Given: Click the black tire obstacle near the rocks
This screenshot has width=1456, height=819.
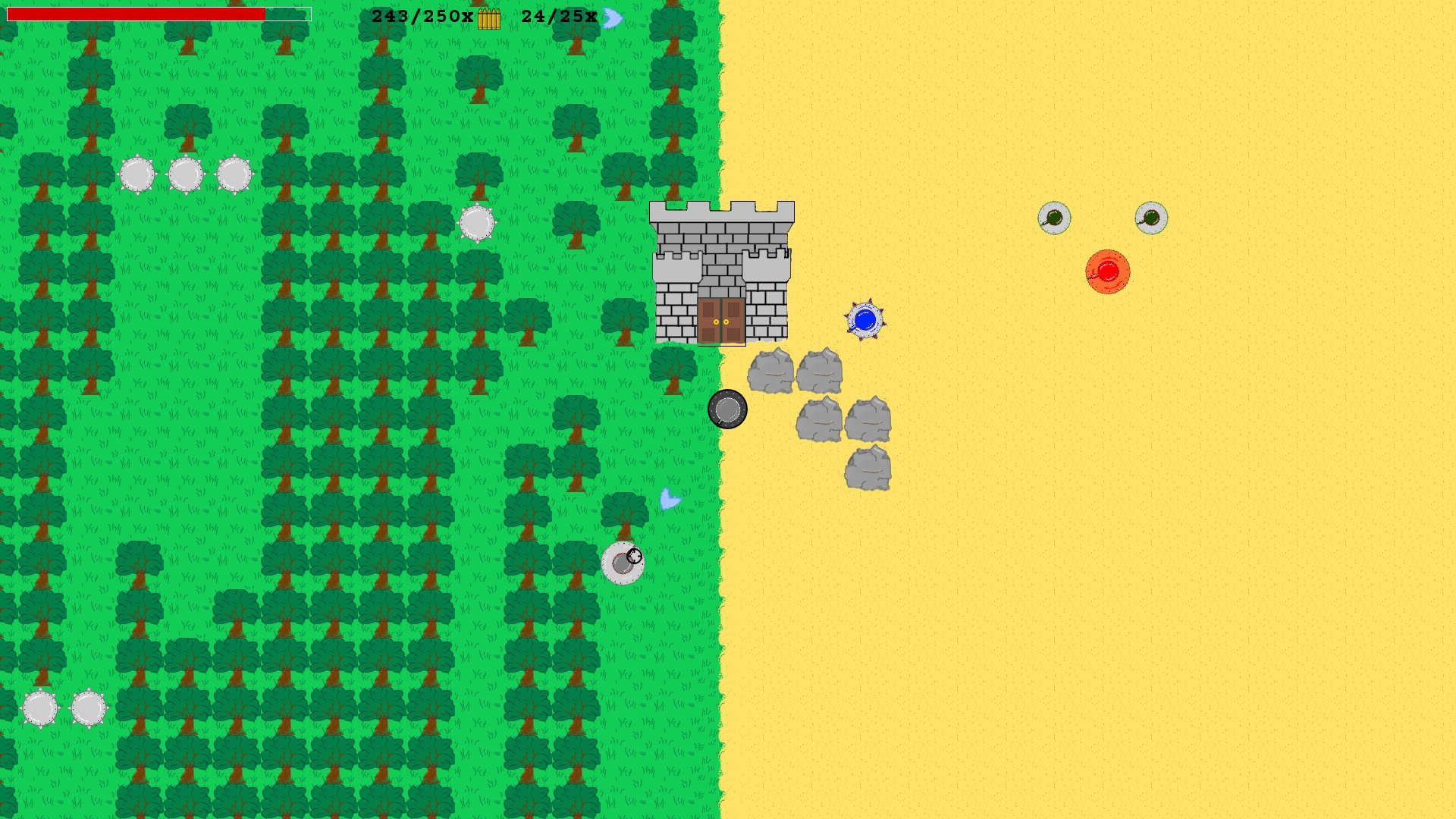Looking at the screenshot, I should click(730, 409).
